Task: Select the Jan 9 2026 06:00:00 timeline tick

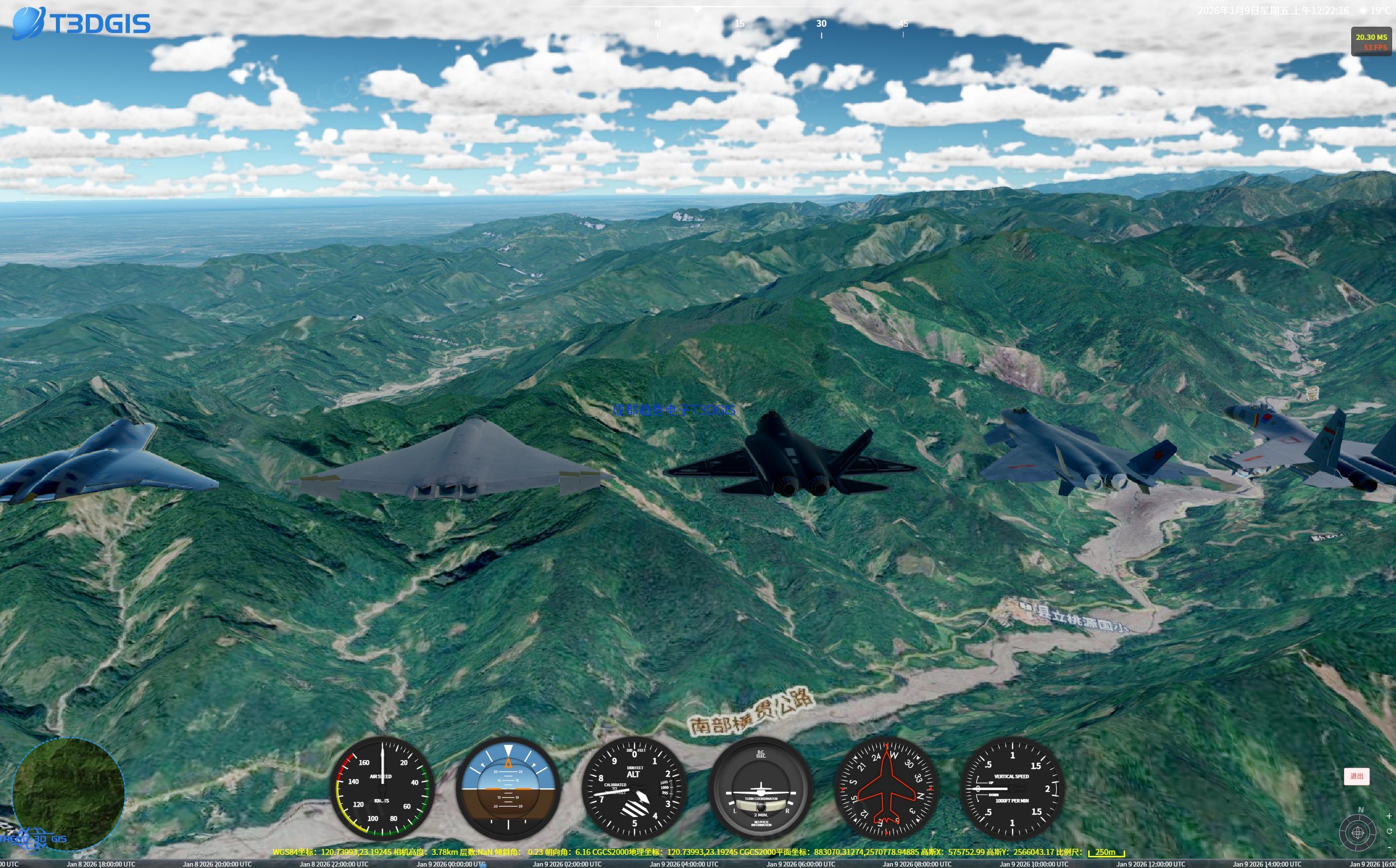Action: (x=800, y=864)
